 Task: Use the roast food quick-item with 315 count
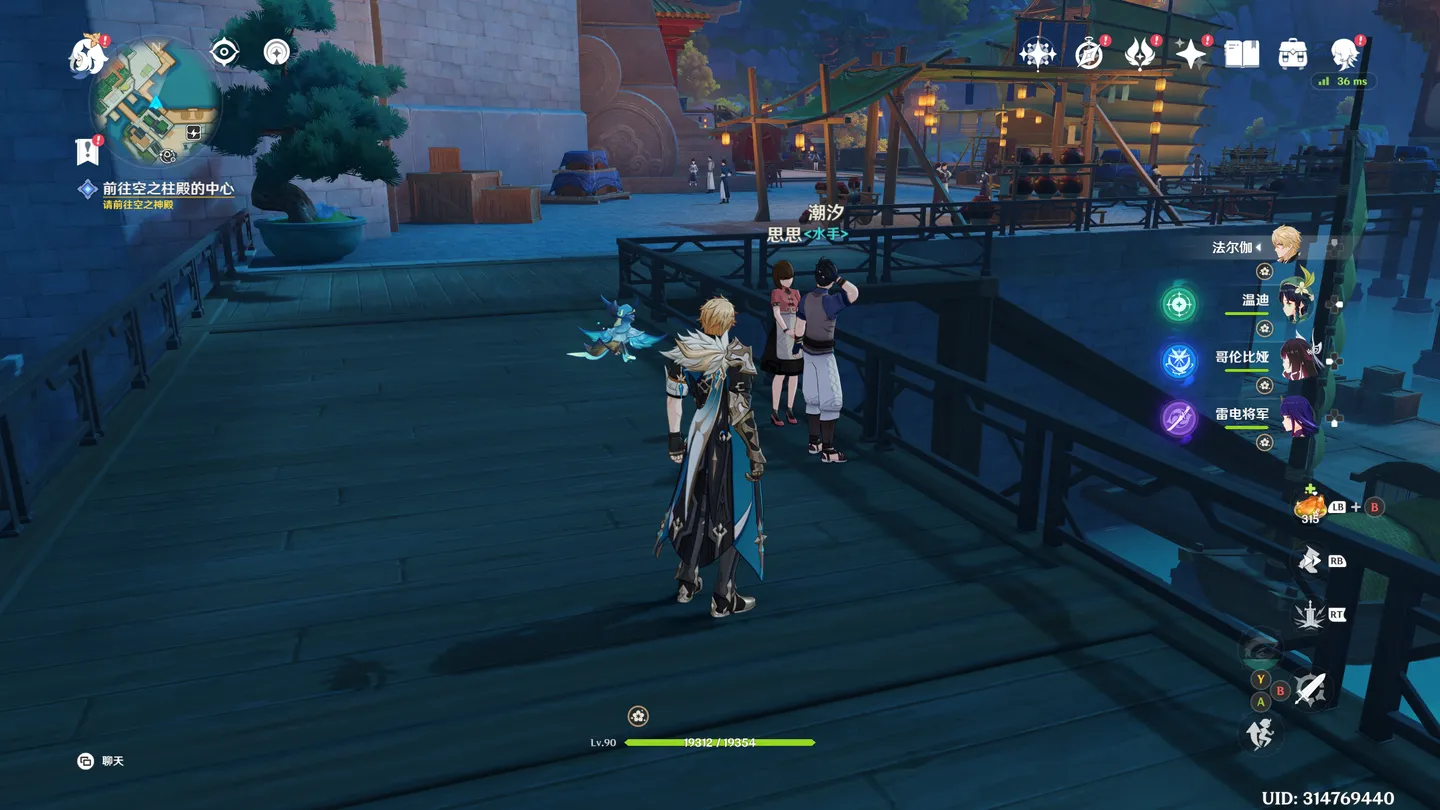pos(1309,507)
